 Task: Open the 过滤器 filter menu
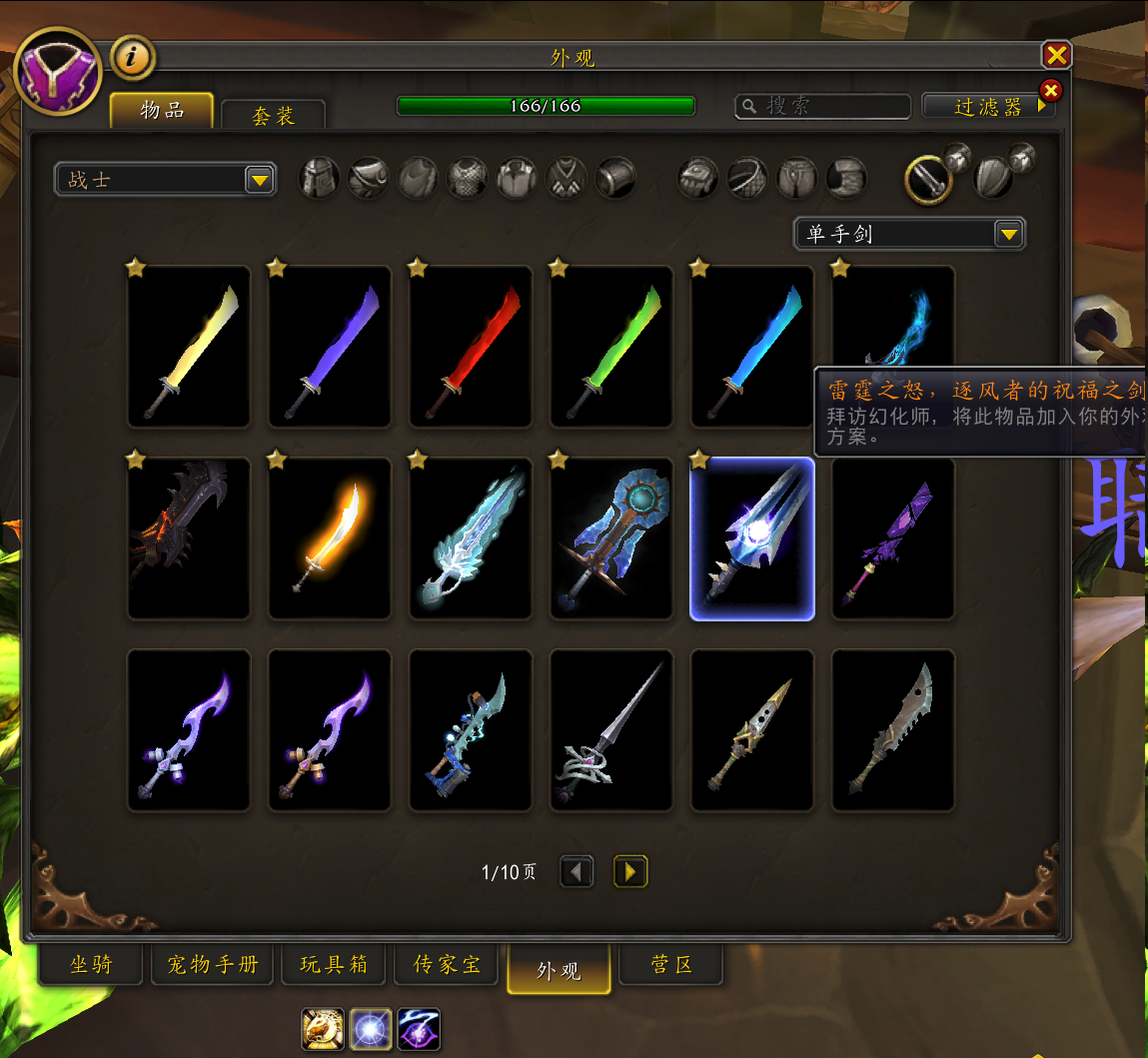(987, 107)
